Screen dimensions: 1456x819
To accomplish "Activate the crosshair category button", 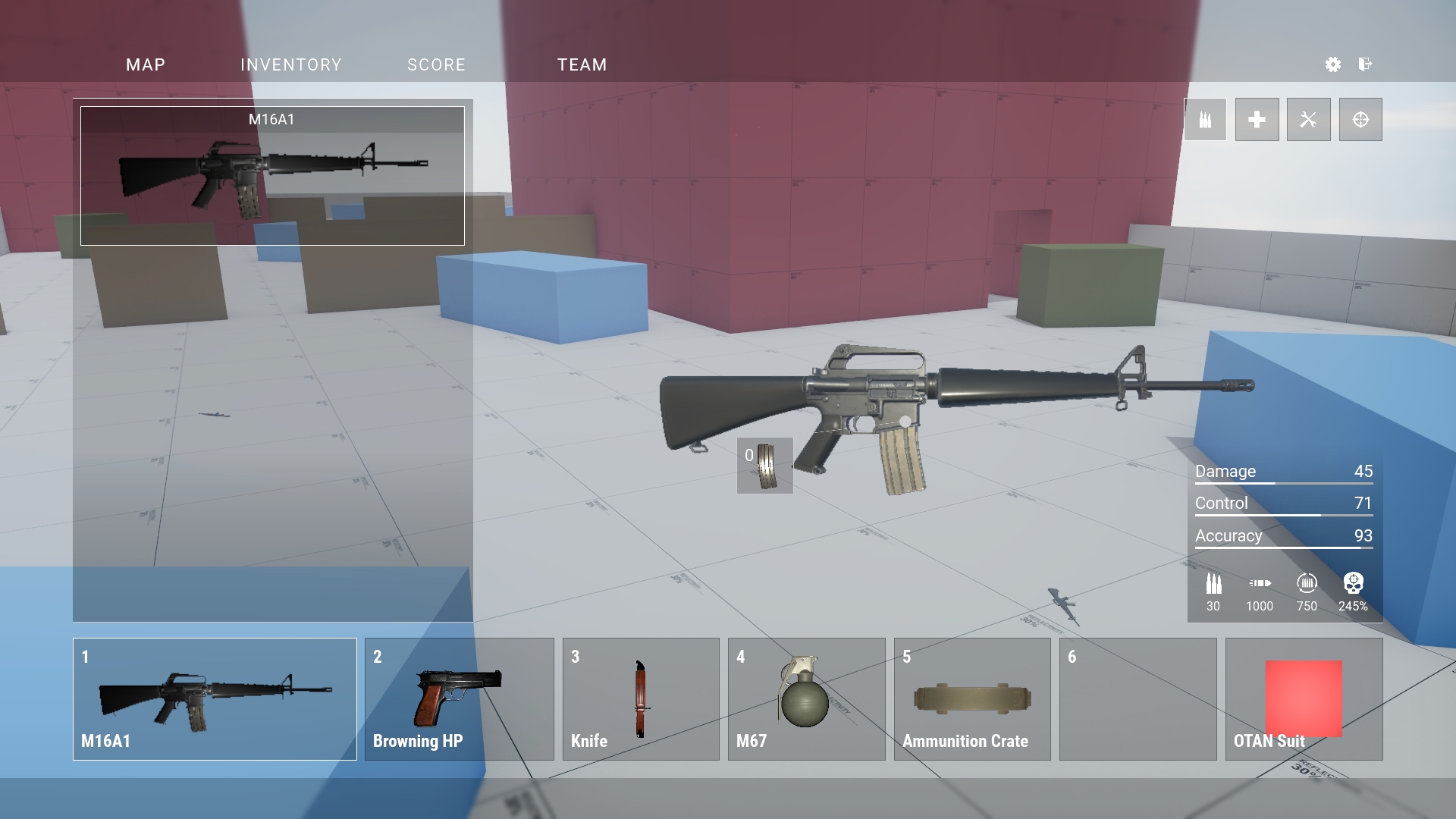I will (x=1360, y=120).
